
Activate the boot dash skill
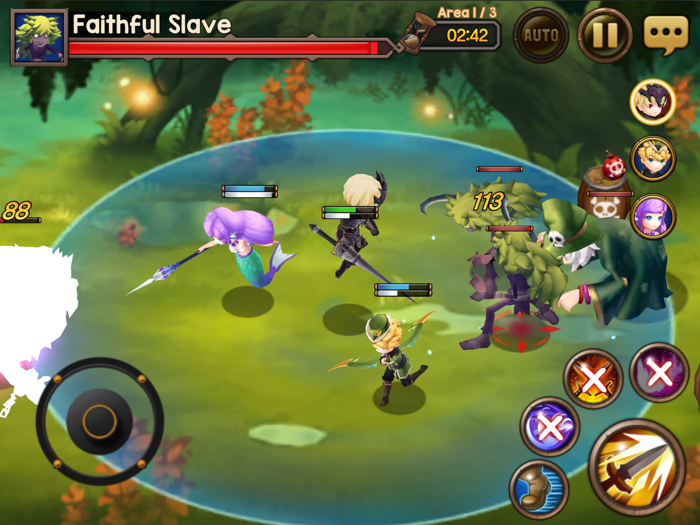[x=540, y=489]
